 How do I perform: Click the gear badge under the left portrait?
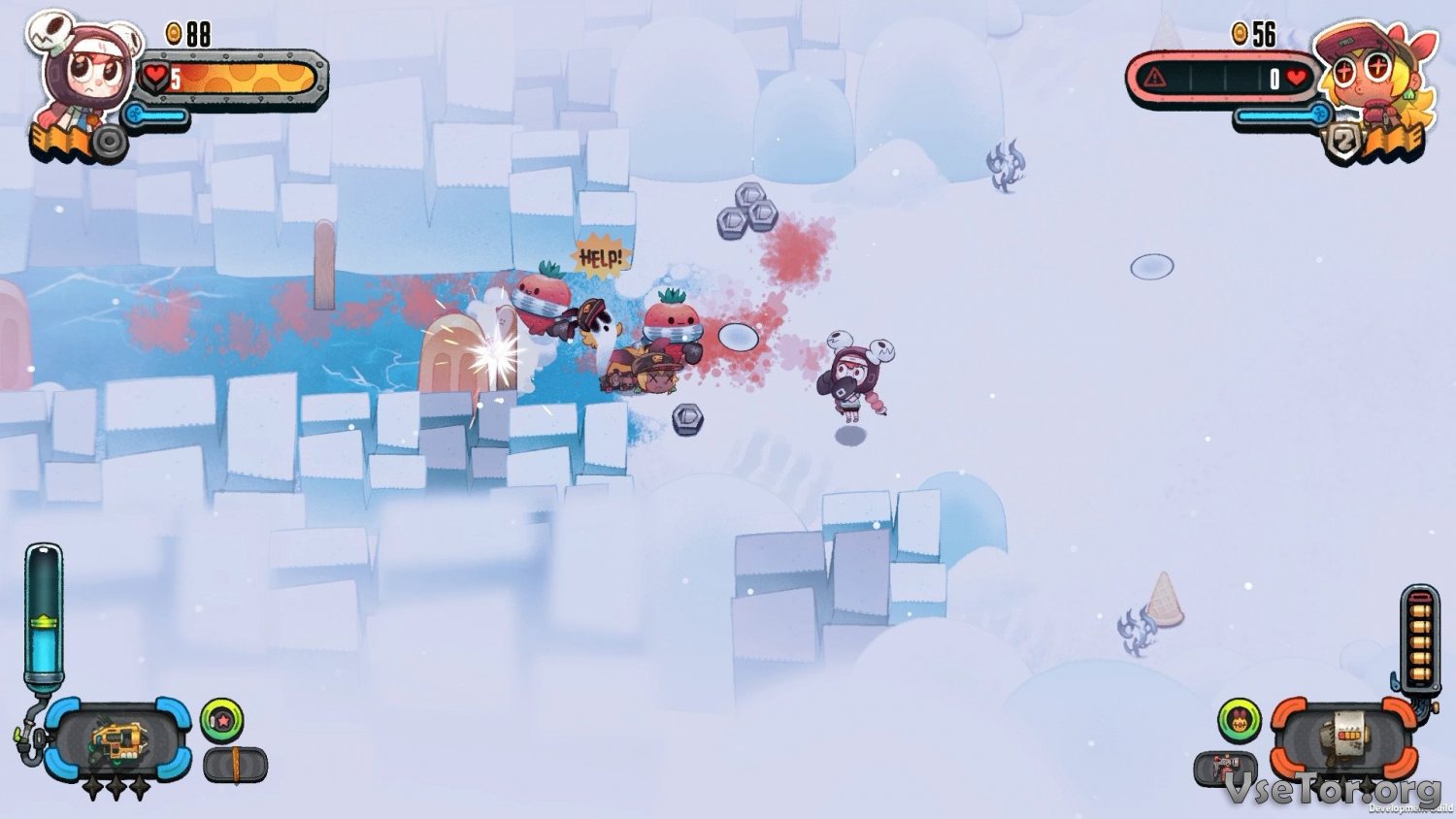click(109, 144)
